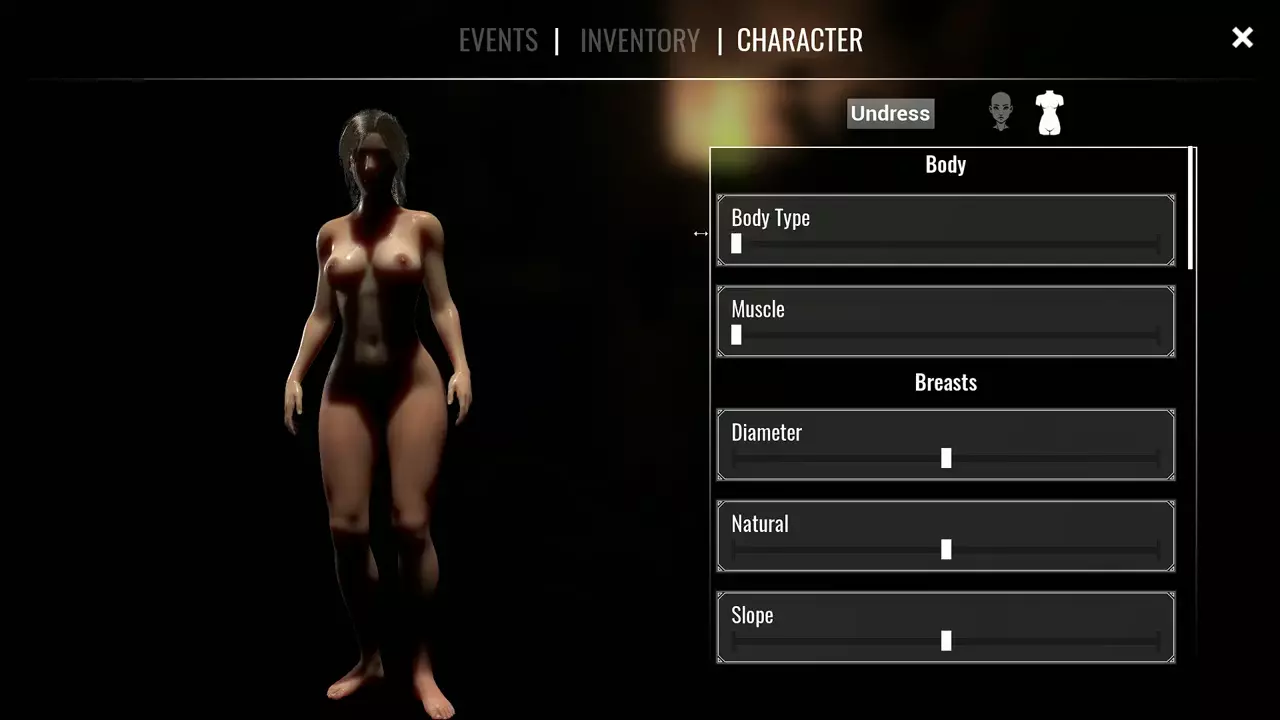Click the options panel scrollbar thumb

point(1192,208)
